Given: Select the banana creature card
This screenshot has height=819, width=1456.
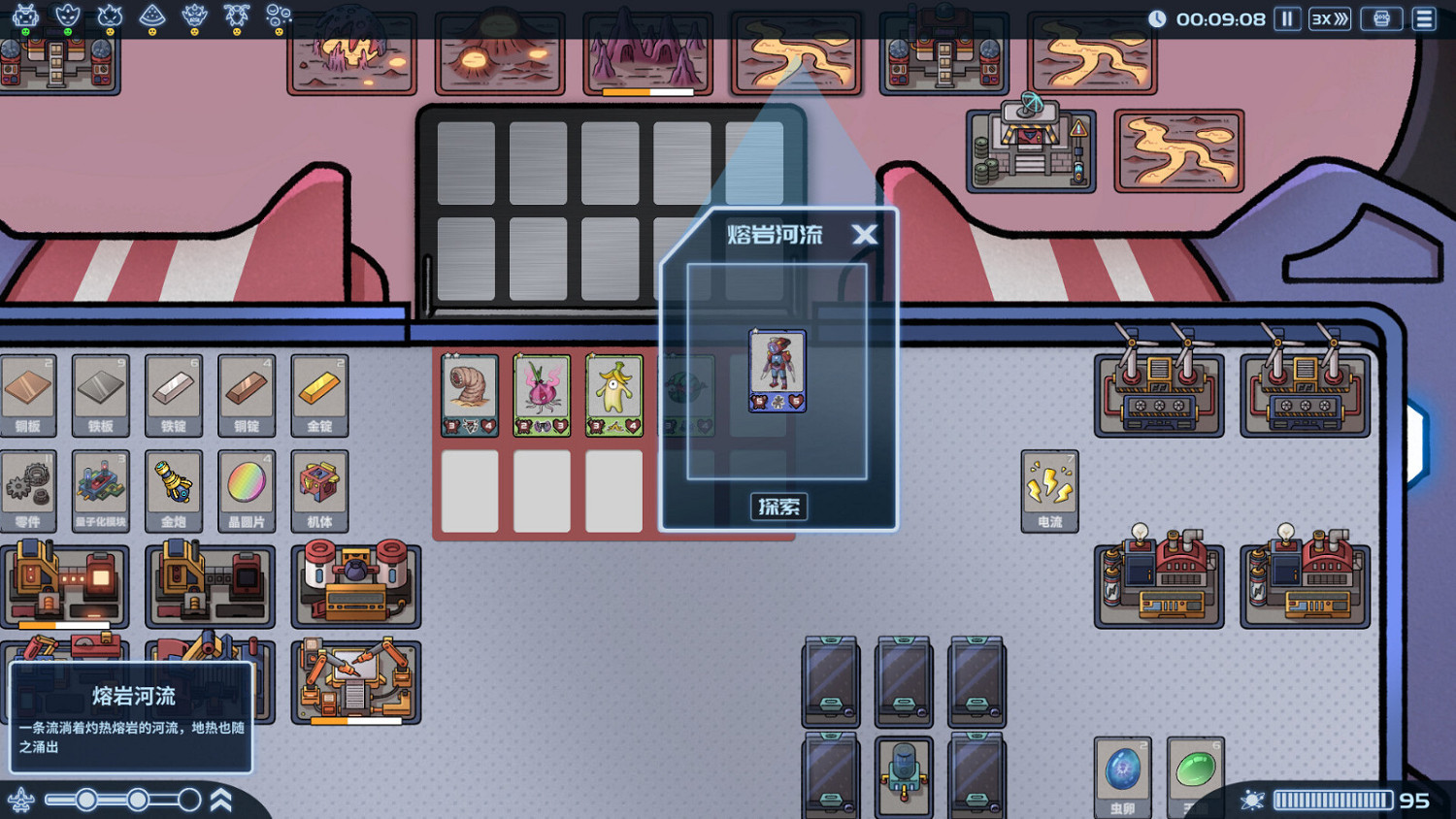Looking at the screenshot, I should point(614,393).
